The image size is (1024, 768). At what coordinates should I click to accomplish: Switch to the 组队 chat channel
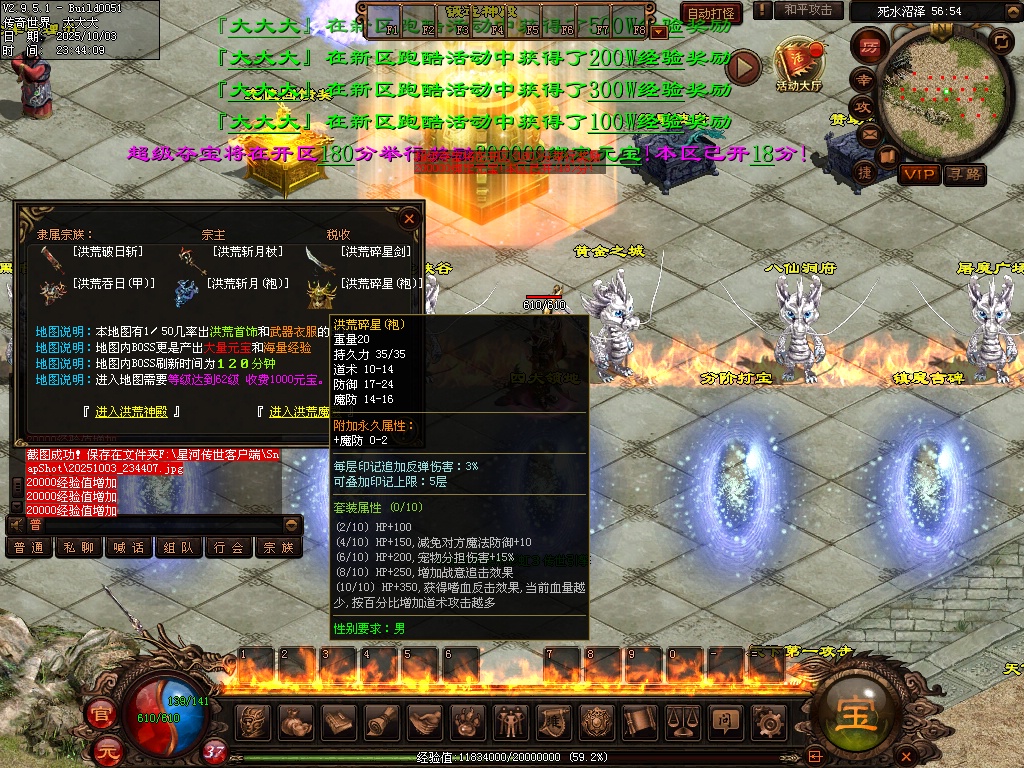coord(179,548)
